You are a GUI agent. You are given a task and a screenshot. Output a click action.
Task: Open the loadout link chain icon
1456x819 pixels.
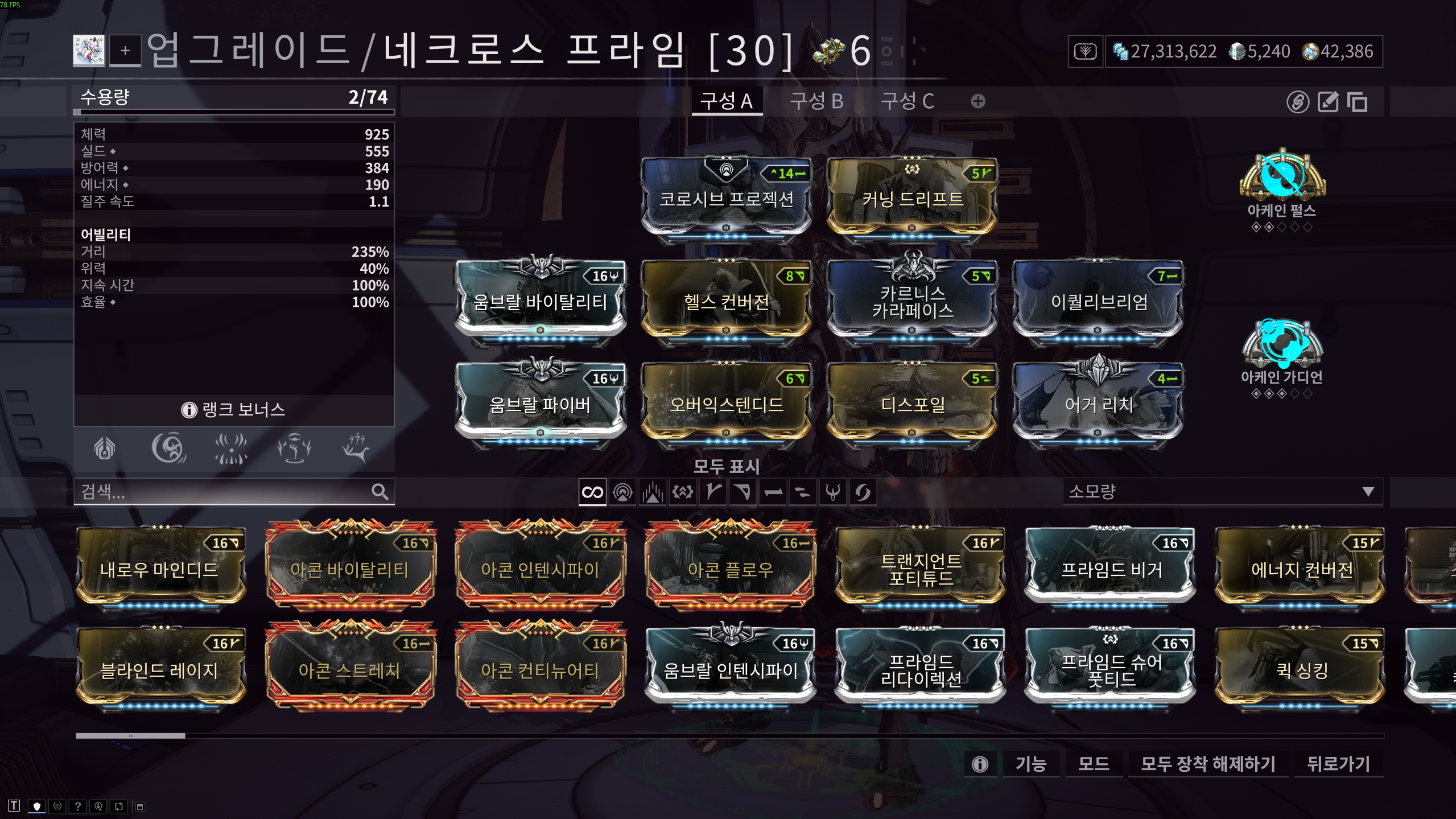(1300, 102)
